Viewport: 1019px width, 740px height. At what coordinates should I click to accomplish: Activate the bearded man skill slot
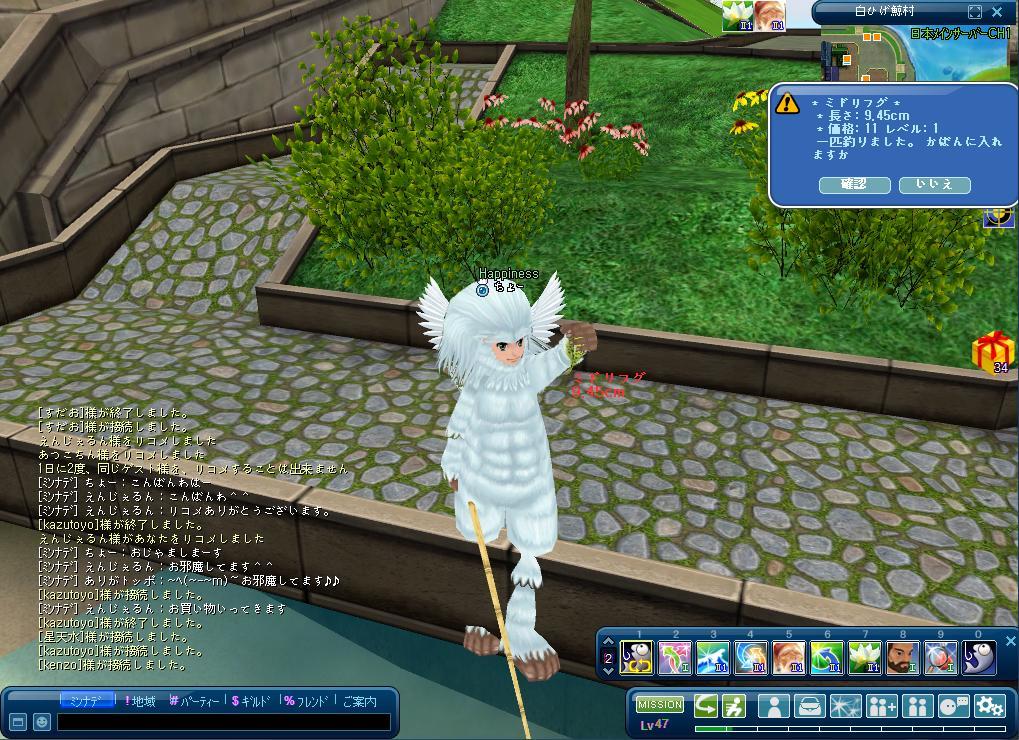(x=902, y=657)
